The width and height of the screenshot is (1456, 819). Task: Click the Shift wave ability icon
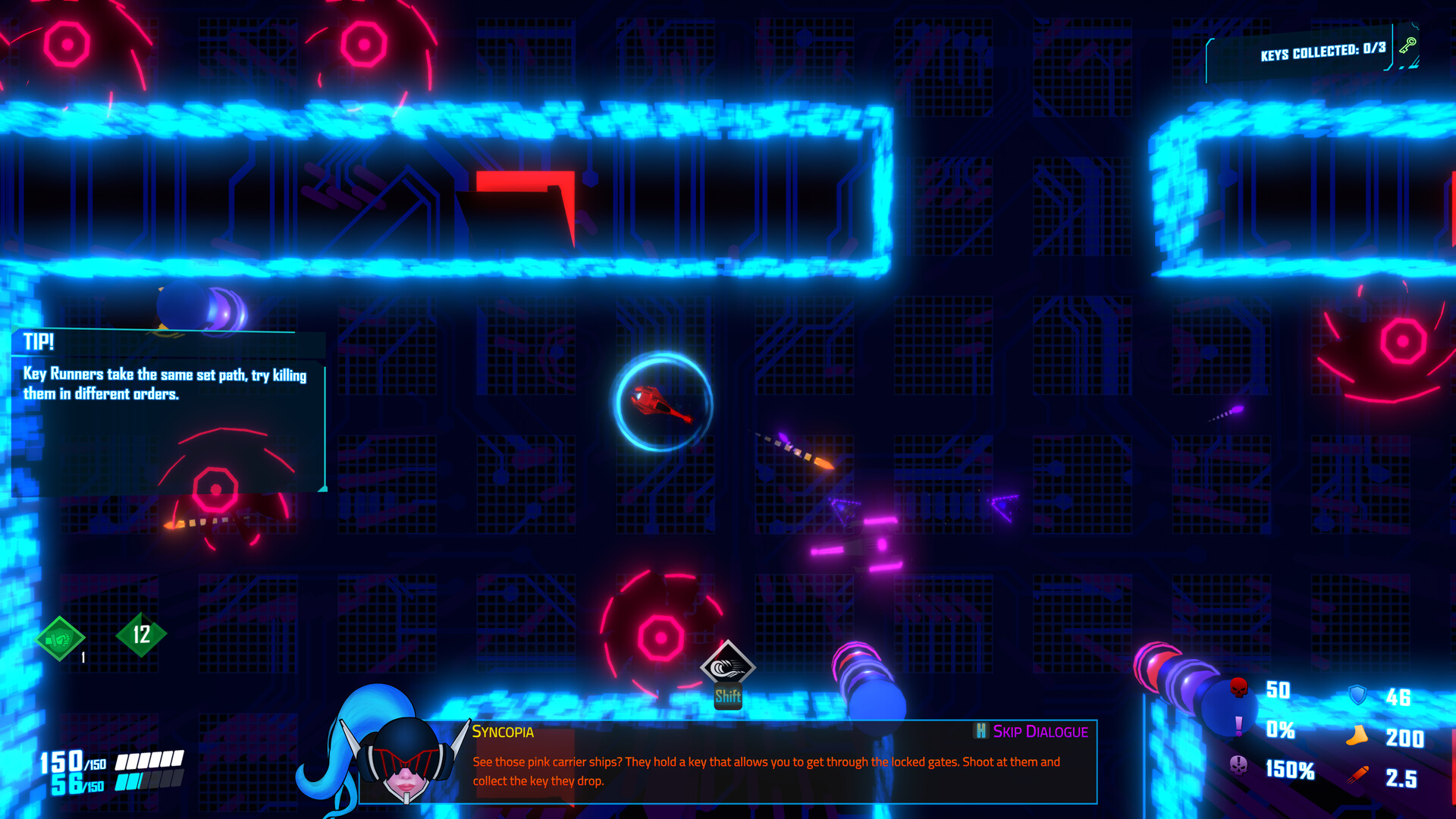[727, 667]
